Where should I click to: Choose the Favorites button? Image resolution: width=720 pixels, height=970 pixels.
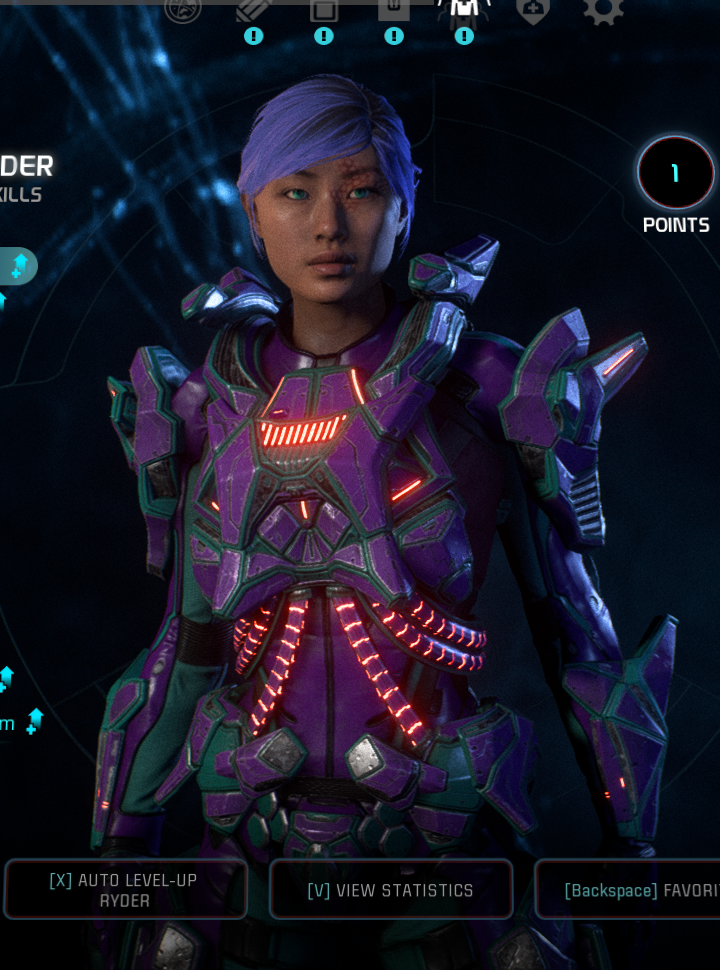click(x=630, y=889)
